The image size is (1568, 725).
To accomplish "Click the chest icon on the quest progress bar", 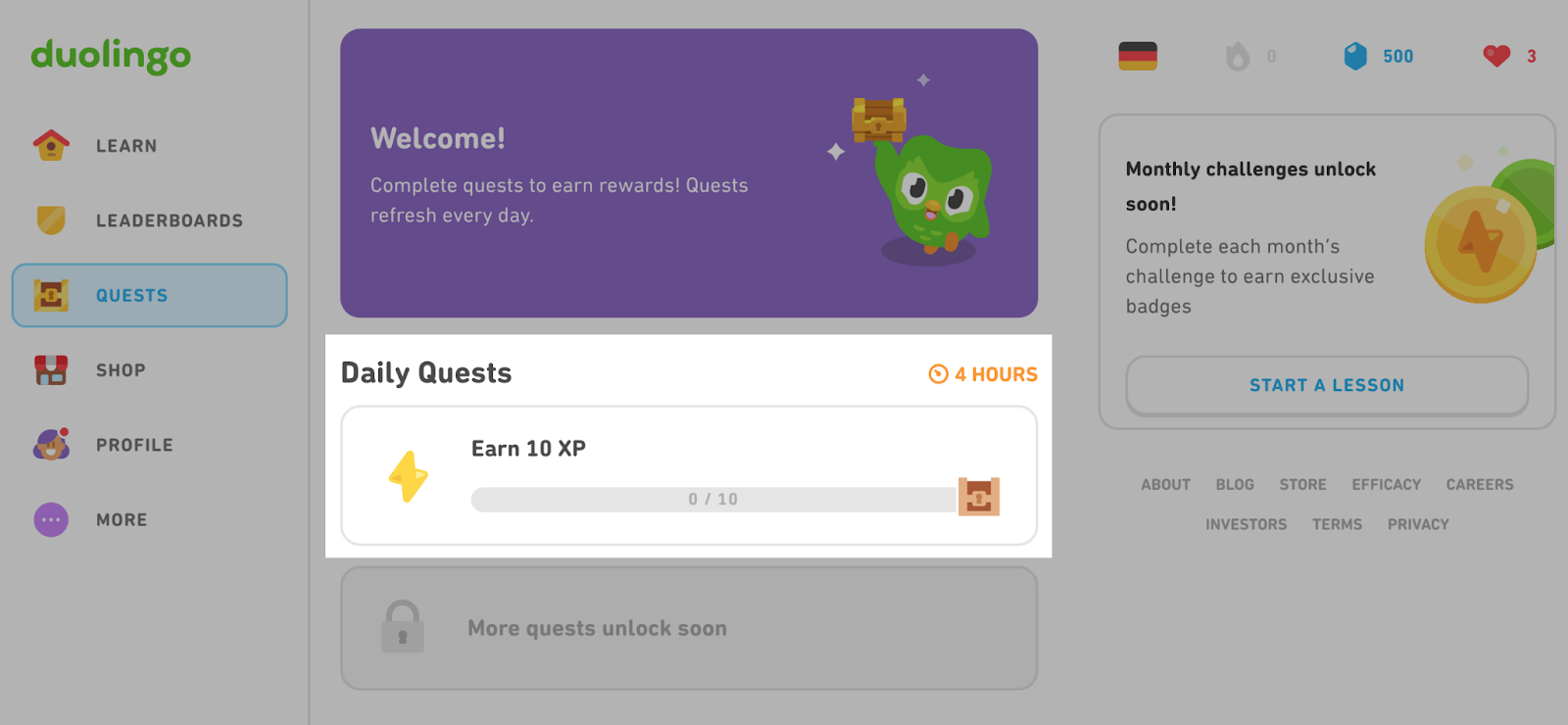I will coord(977,499).
